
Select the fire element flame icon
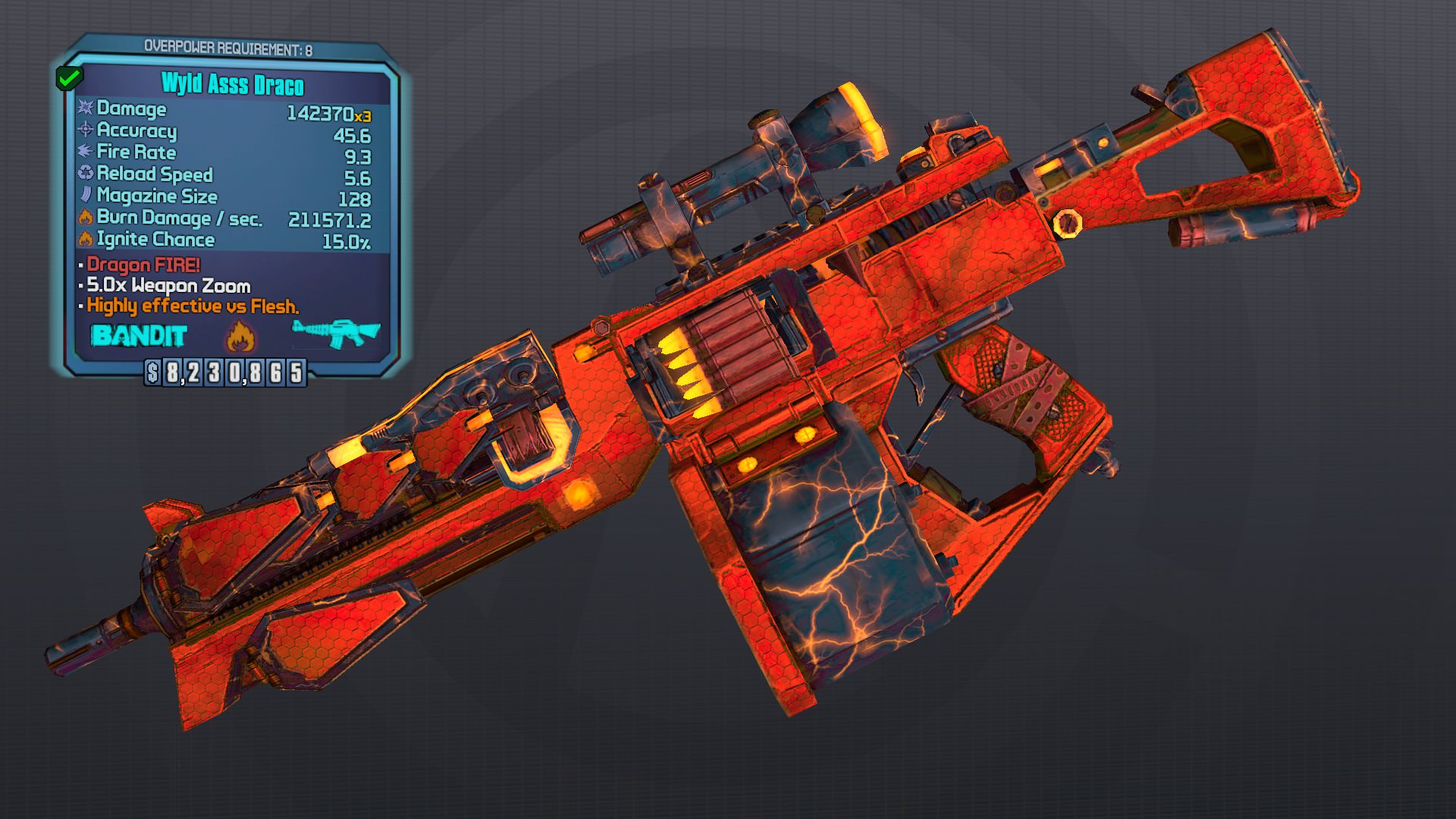click(240, 336)
